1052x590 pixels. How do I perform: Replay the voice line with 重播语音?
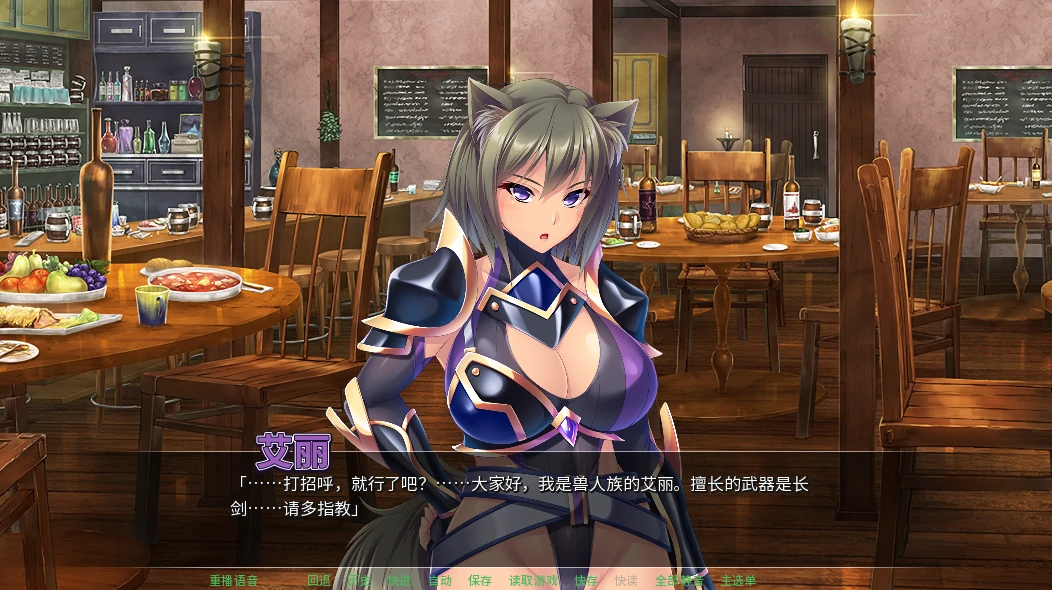[234, 580]
